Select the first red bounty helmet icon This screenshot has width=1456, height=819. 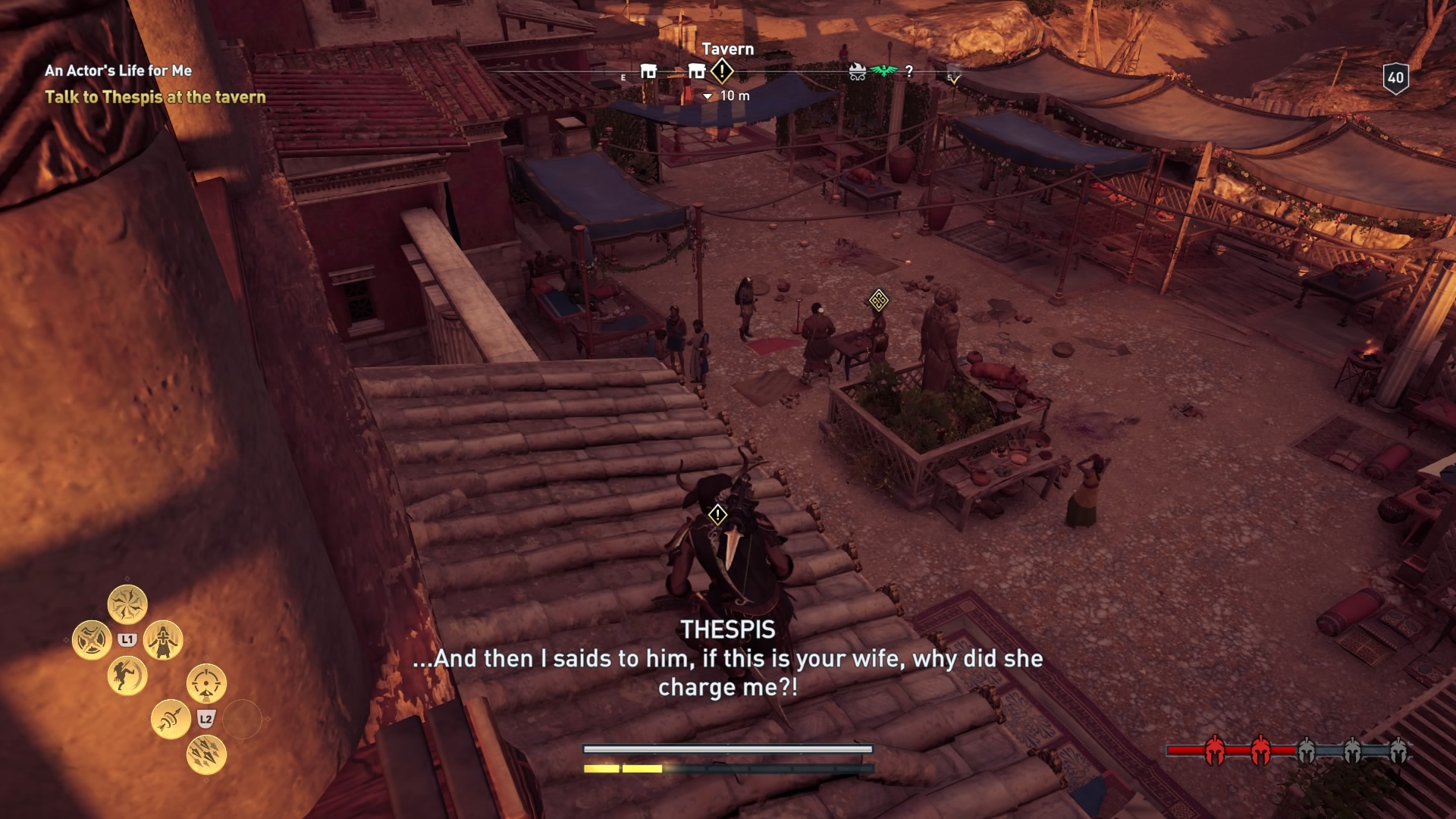[x=1215, y=750]
